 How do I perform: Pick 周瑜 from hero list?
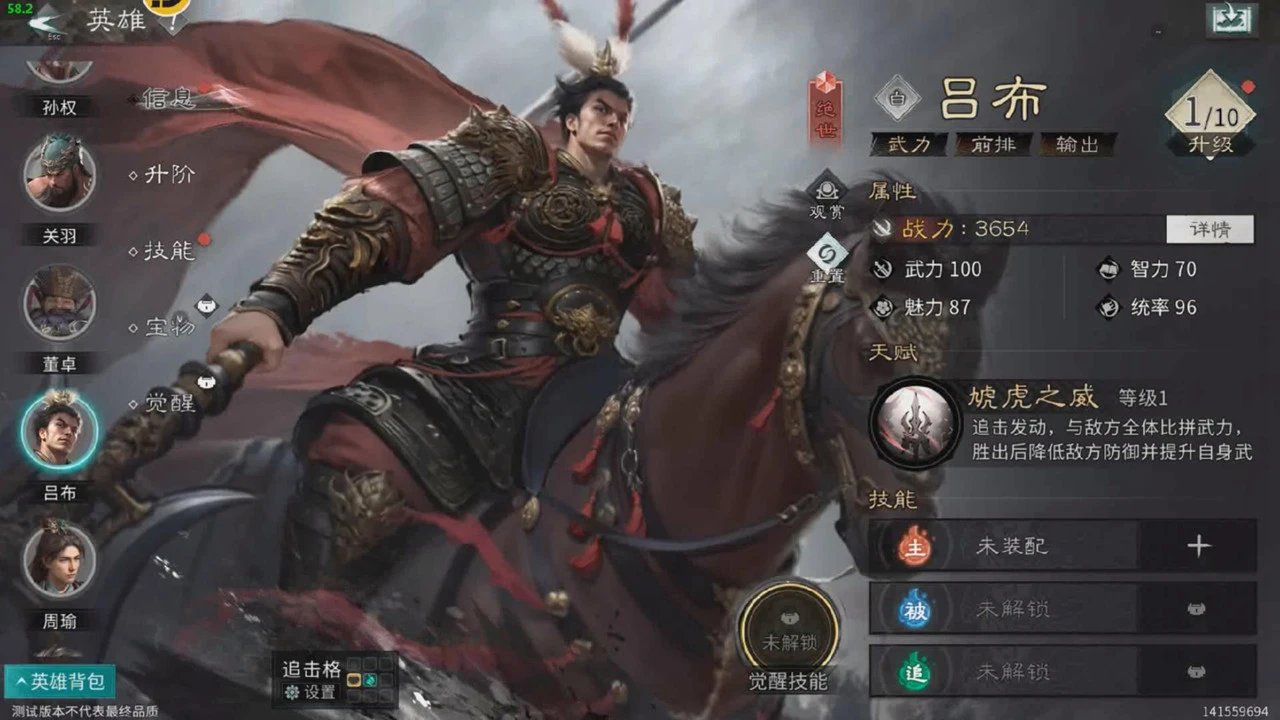click(x=60, y=558)
